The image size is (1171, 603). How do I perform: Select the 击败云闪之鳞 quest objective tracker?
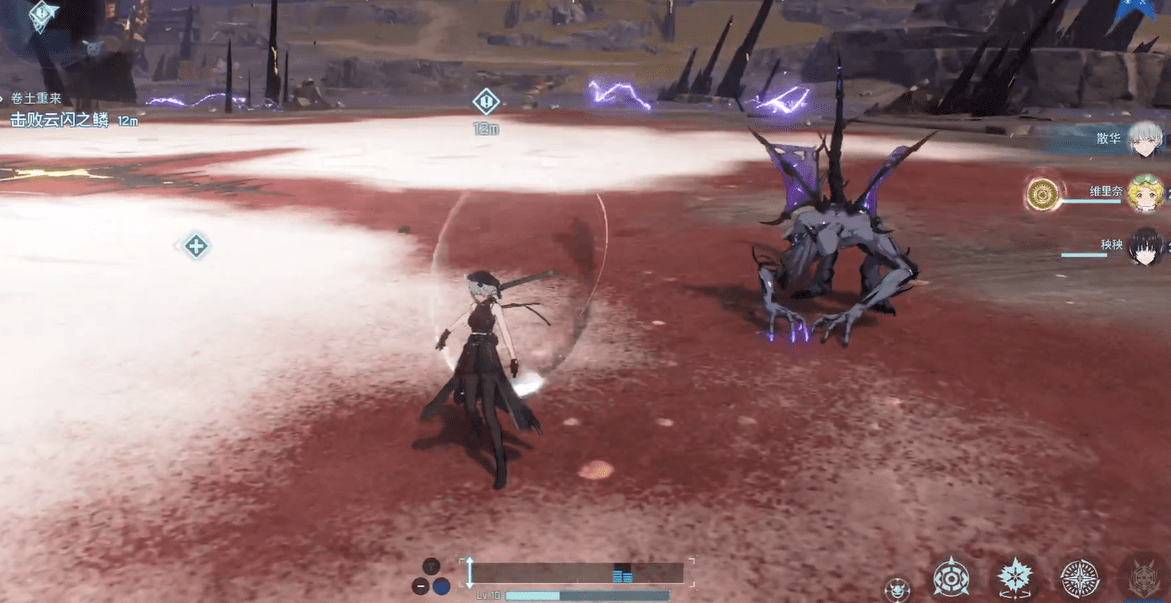click(x=60, y=120)
